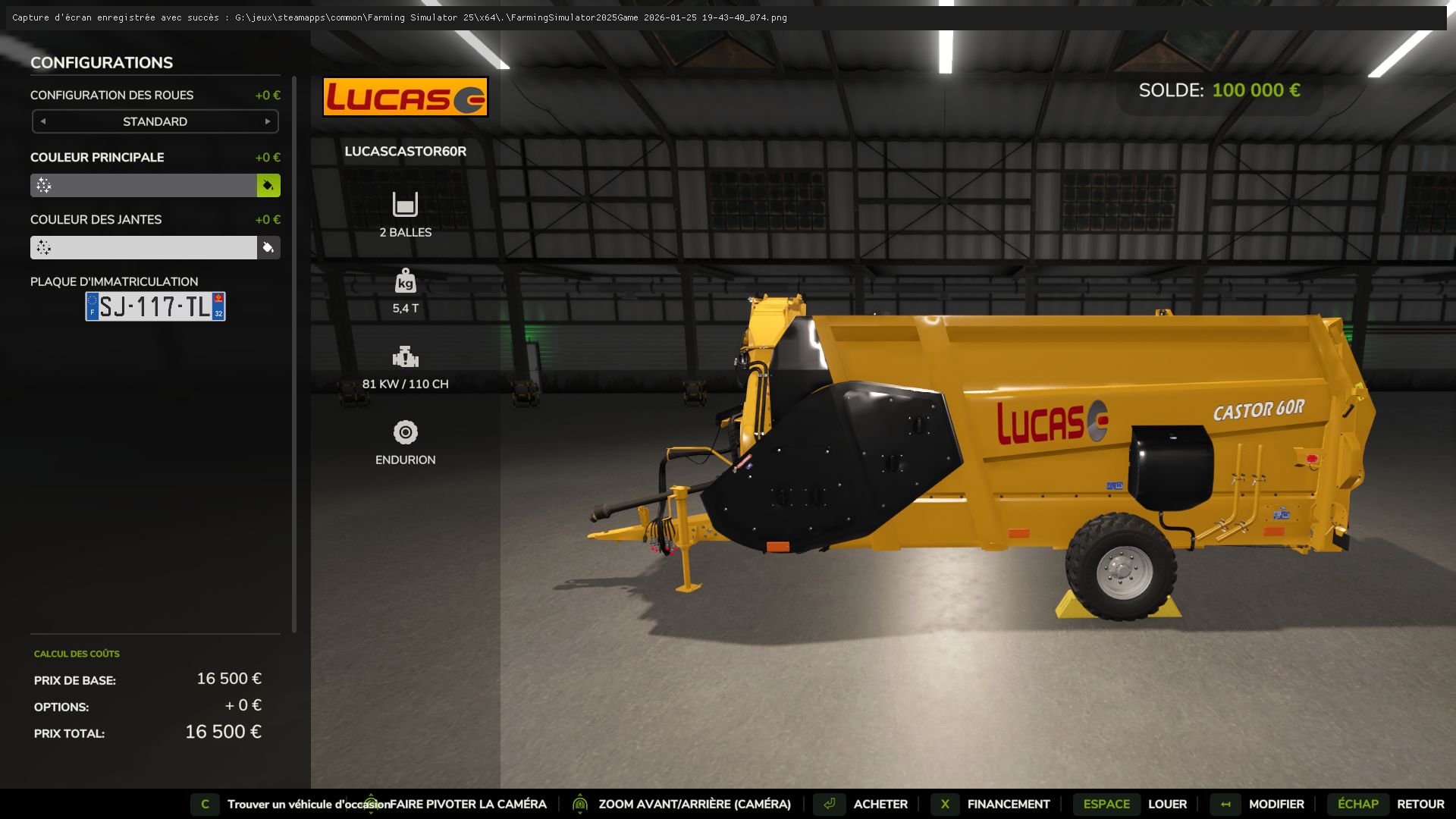This screenshot has width=1456, height=819.
Task: Click the 5,4 T weight icon
Action: pos(406,281)
